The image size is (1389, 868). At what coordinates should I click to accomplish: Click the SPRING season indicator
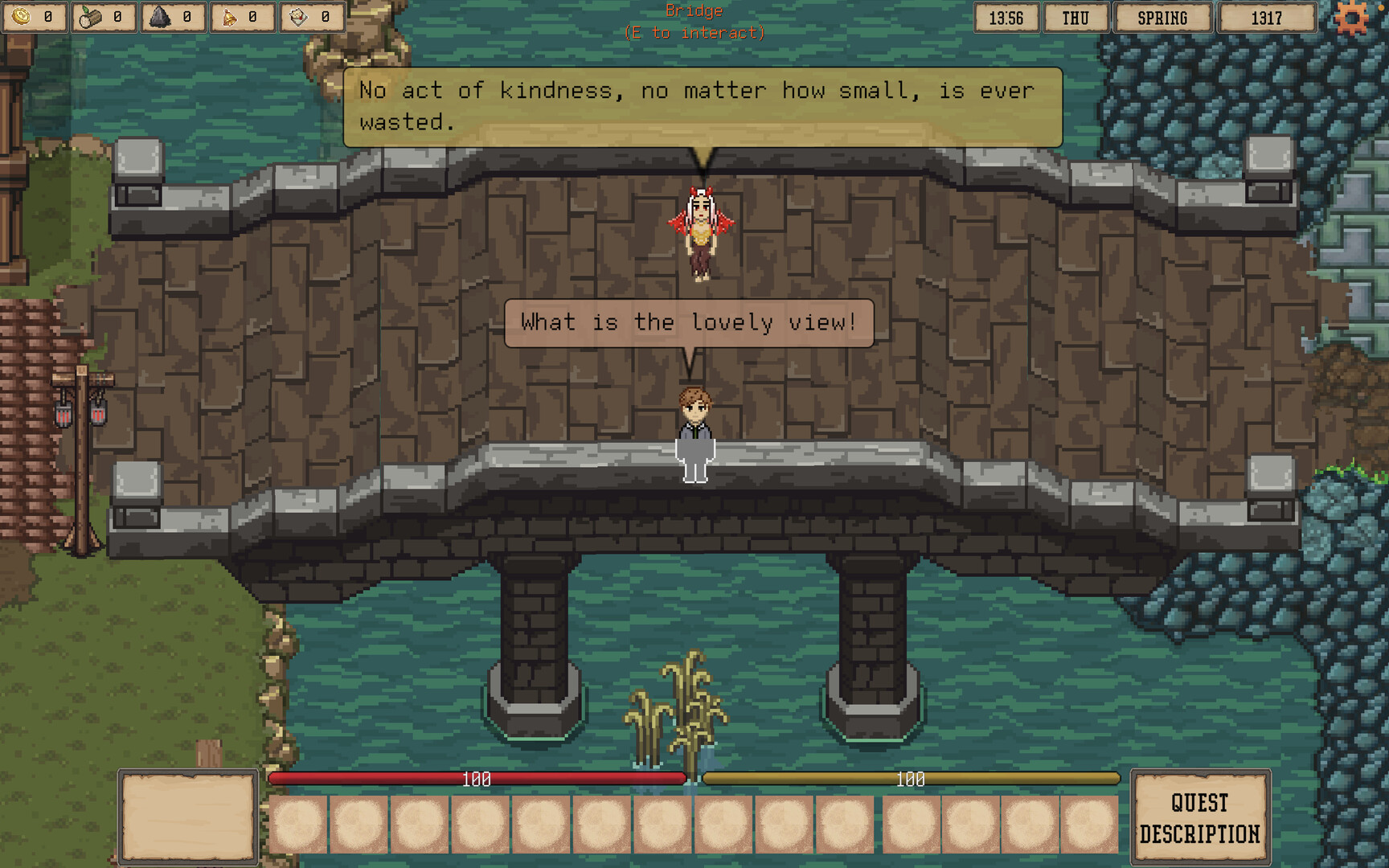[x=1160, y=18]
